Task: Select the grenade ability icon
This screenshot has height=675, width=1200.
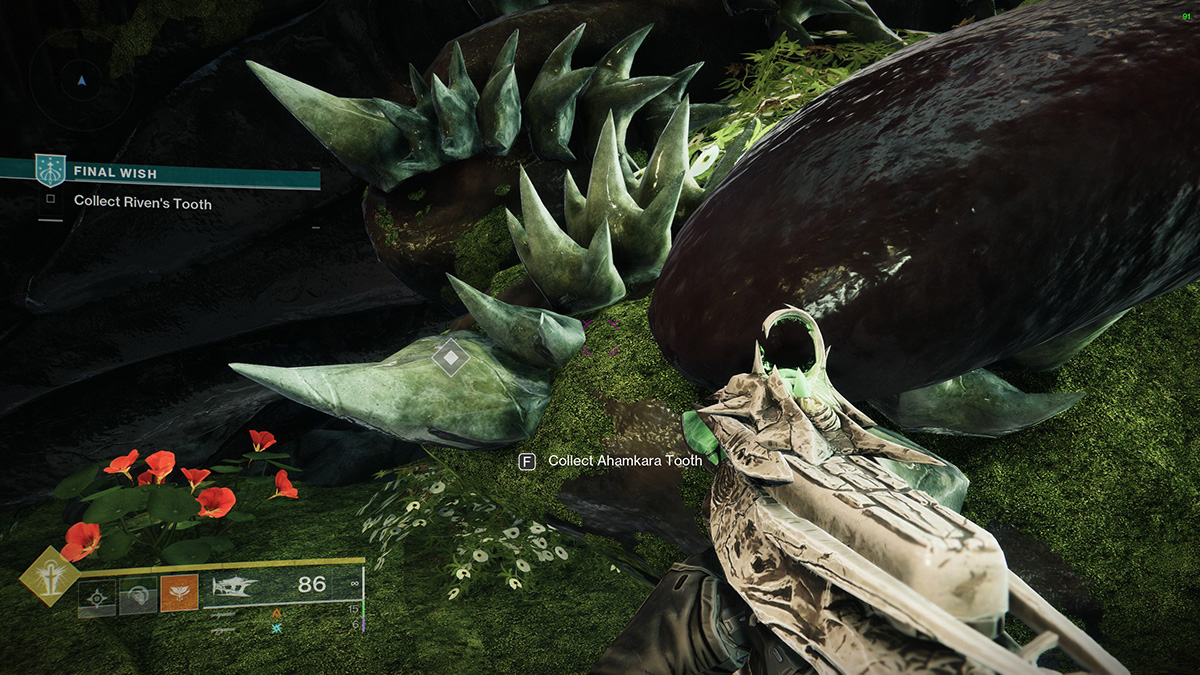Action: click(98, 598)
